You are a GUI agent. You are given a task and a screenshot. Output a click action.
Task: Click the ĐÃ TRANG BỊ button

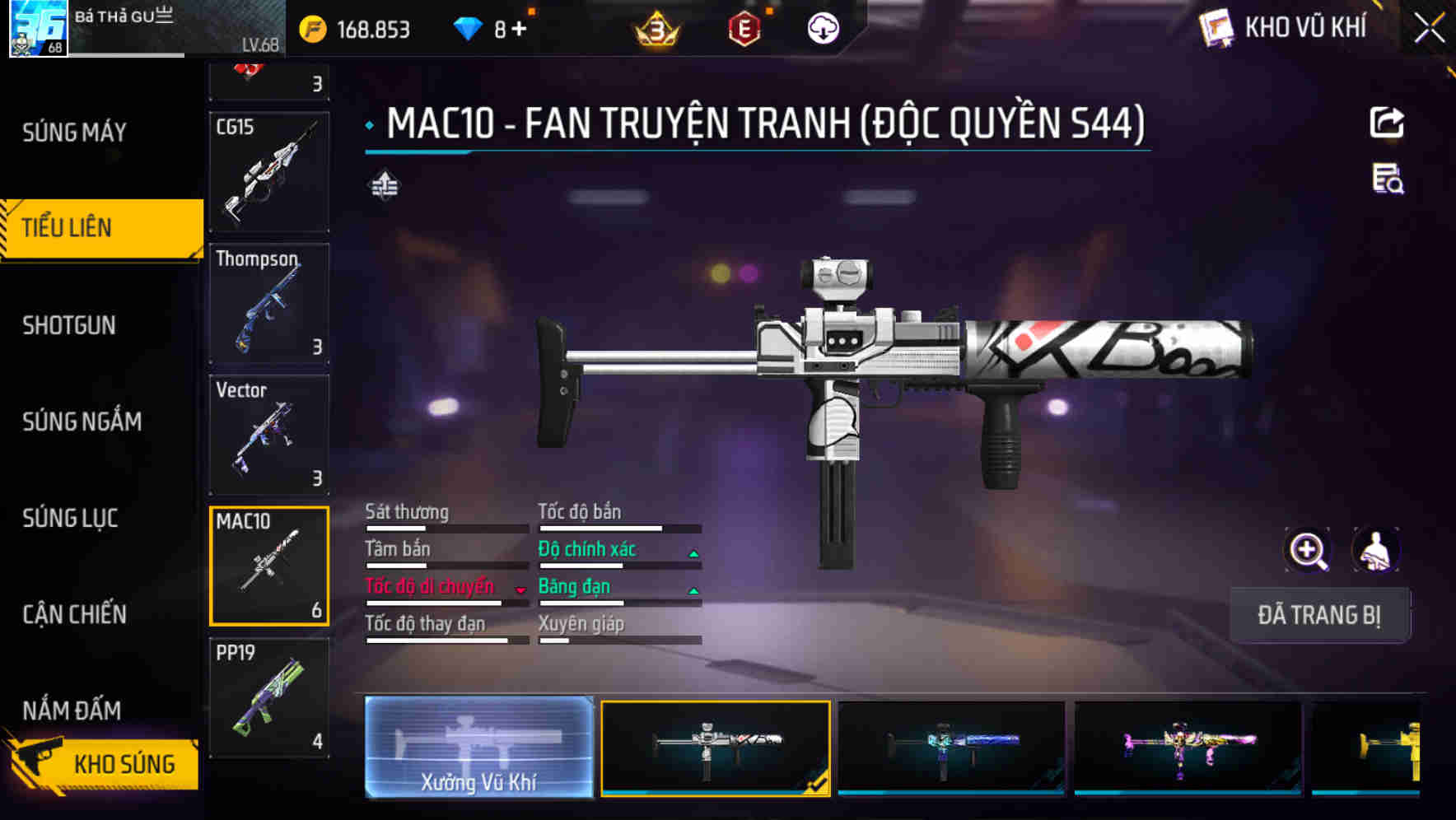click(x=1318, y=615)
